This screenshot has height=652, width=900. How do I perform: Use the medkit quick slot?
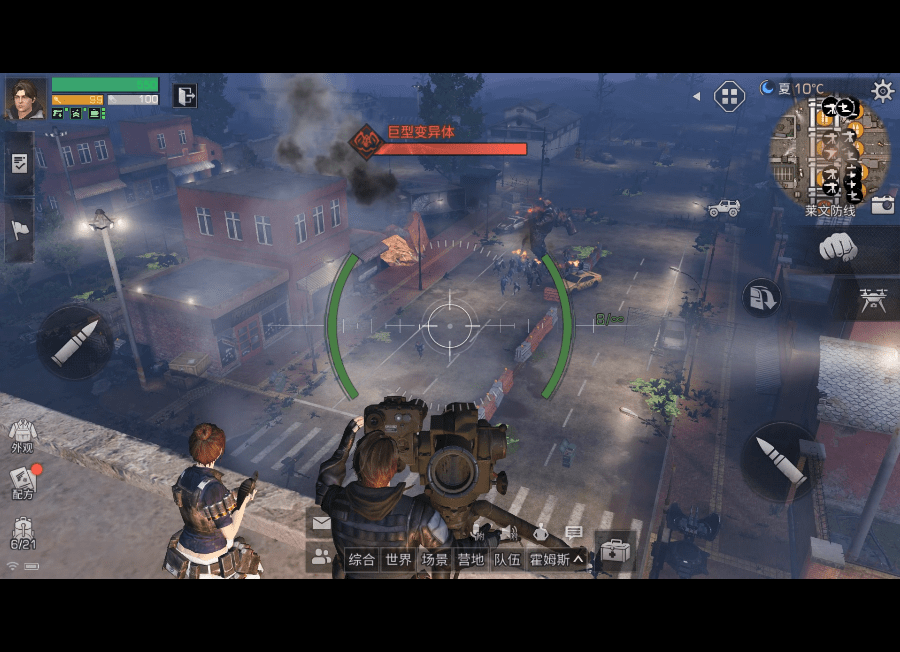pyautogui.click(x=615, y=551)
